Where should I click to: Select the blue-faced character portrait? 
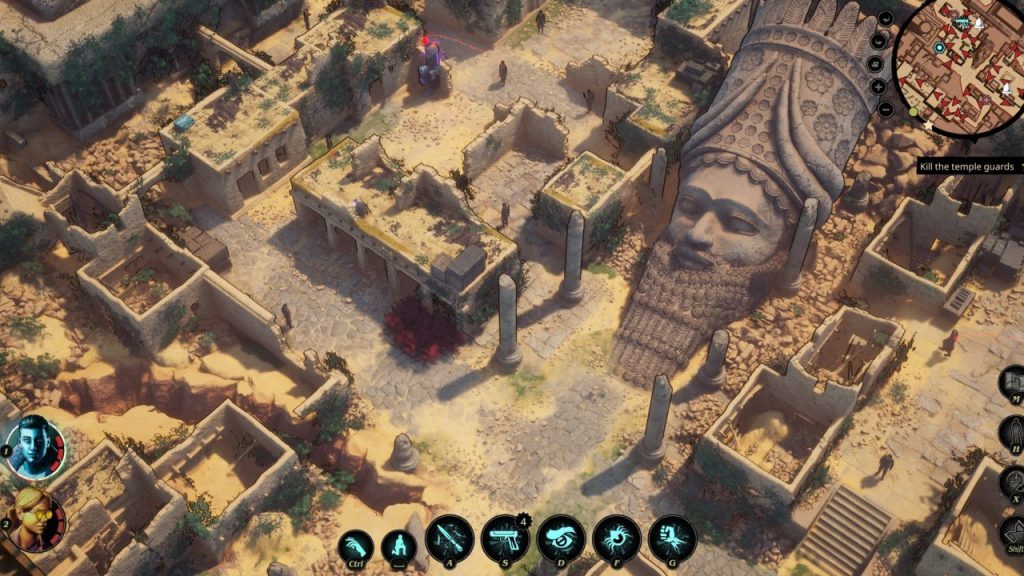[34, 445]
